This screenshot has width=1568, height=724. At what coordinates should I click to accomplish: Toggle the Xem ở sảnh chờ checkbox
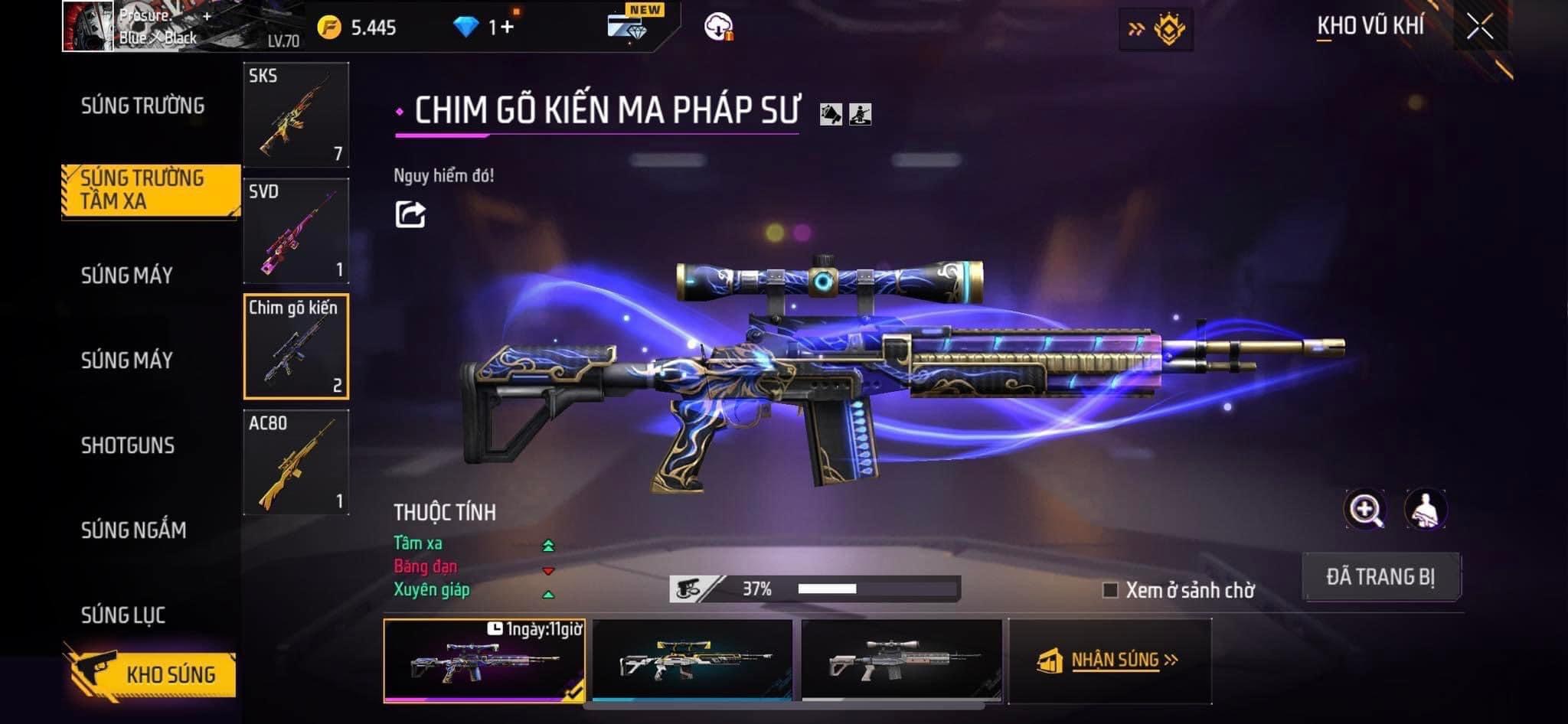[1110, 590]
